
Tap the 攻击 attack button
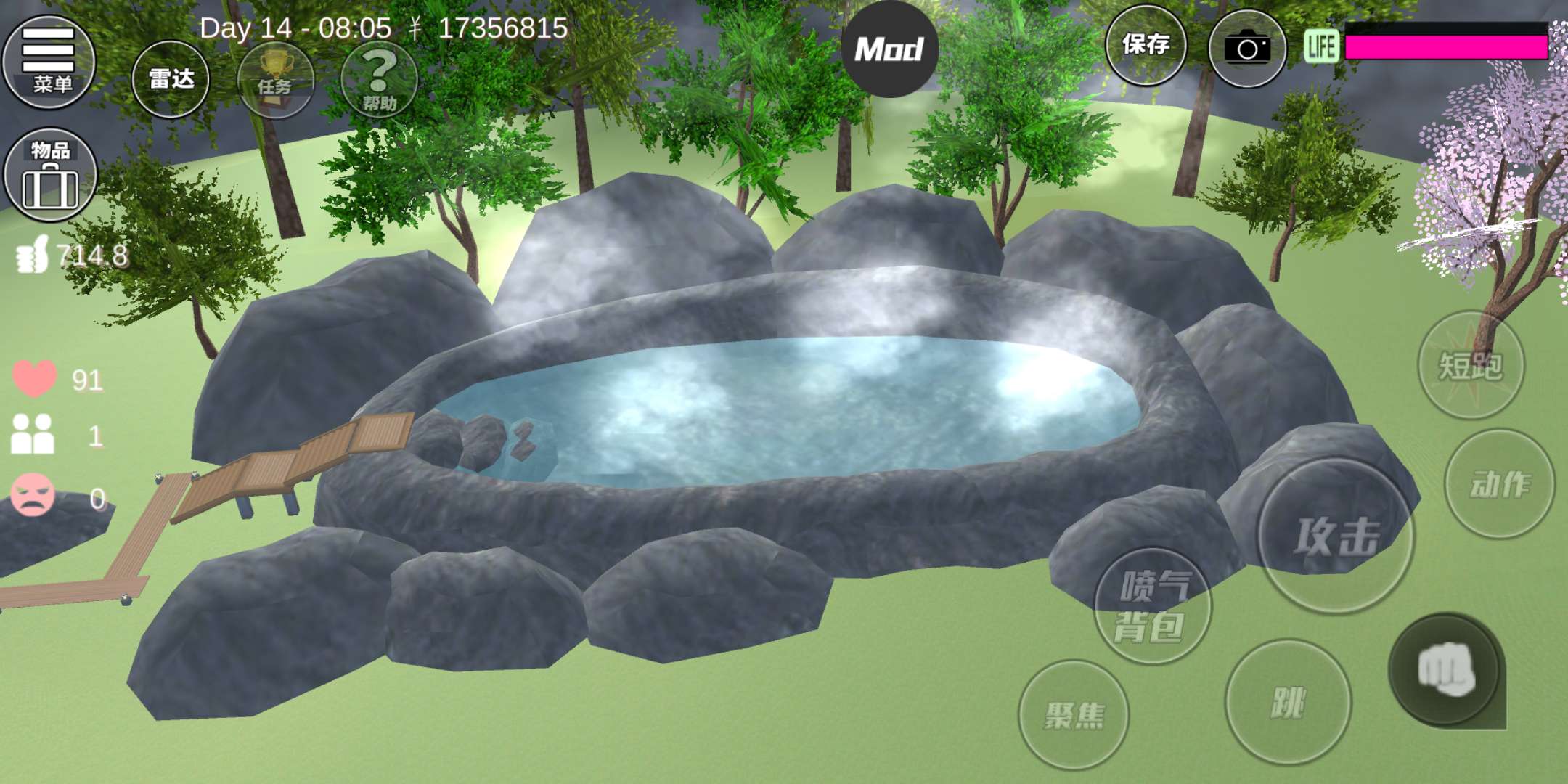pyautogui.click(x=1336, y=536)
